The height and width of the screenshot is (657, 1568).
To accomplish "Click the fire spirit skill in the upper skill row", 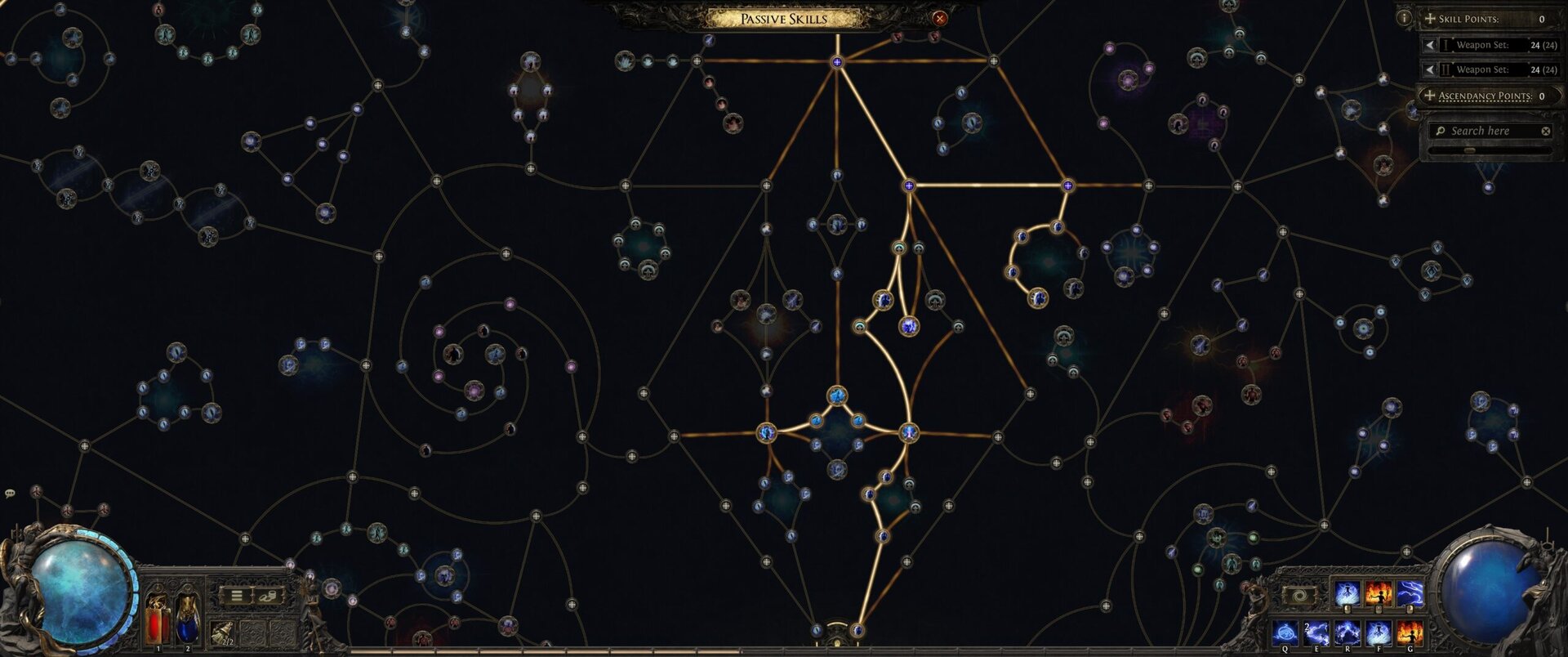I will [1379, 592].
